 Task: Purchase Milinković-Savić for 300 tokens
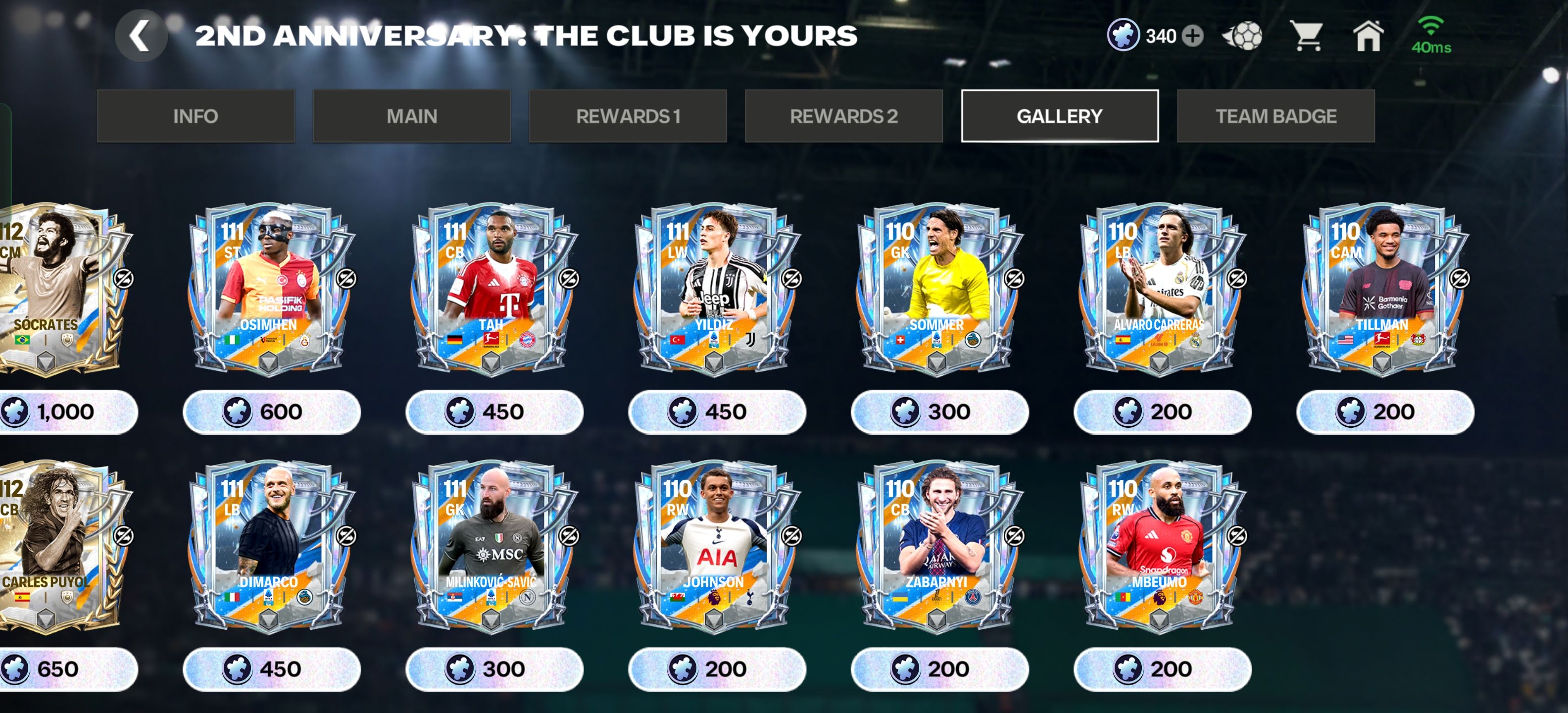coord(493,668)
